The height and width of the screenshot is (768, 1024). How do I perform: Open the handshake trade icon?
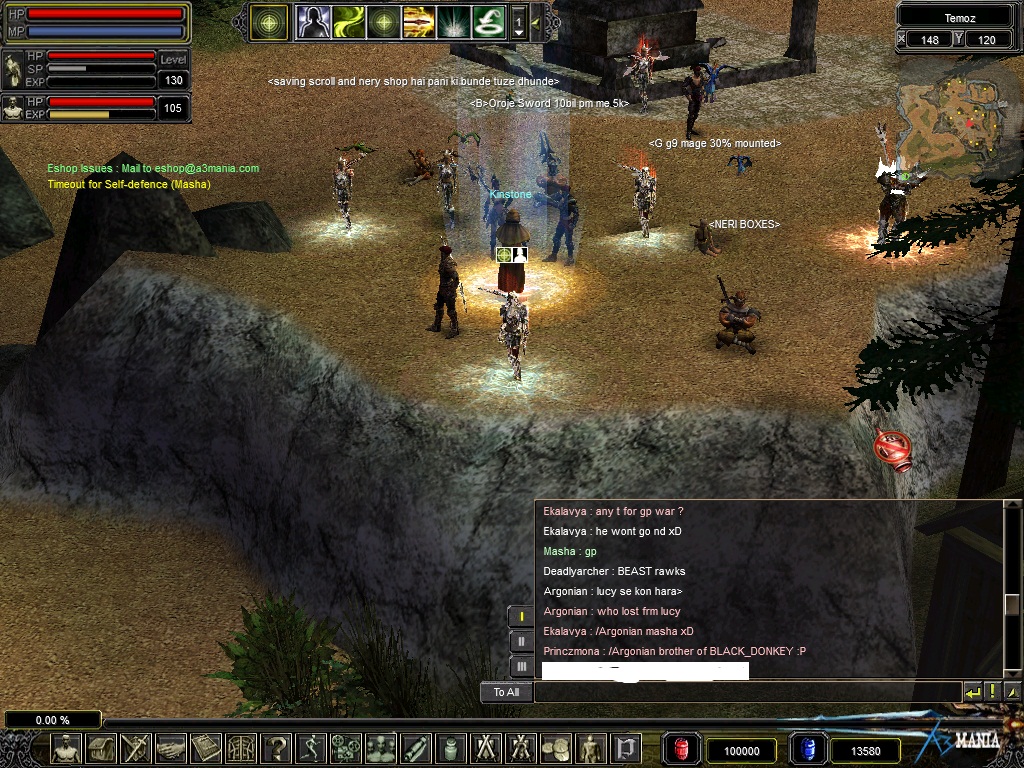pyautogui.click(x=171, y=748)
